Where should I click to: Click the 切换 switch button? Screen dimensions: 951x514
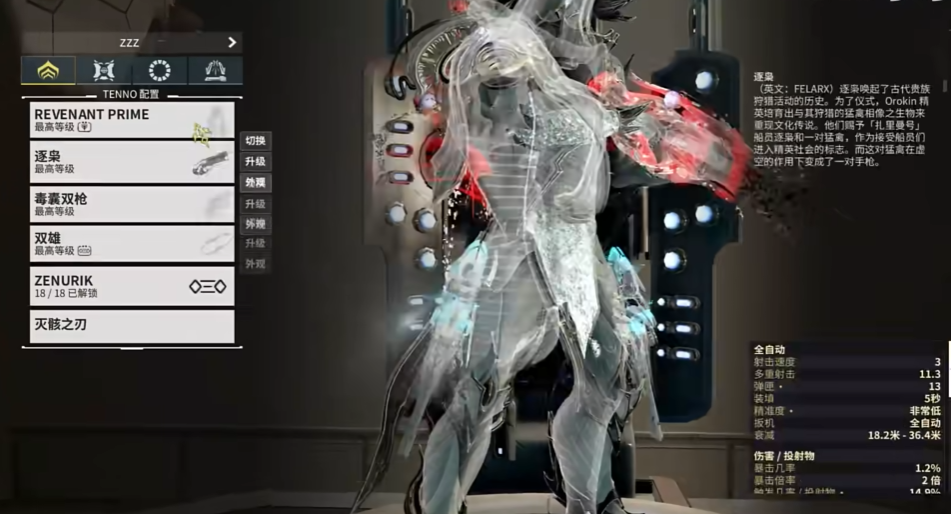pos(255,141)
